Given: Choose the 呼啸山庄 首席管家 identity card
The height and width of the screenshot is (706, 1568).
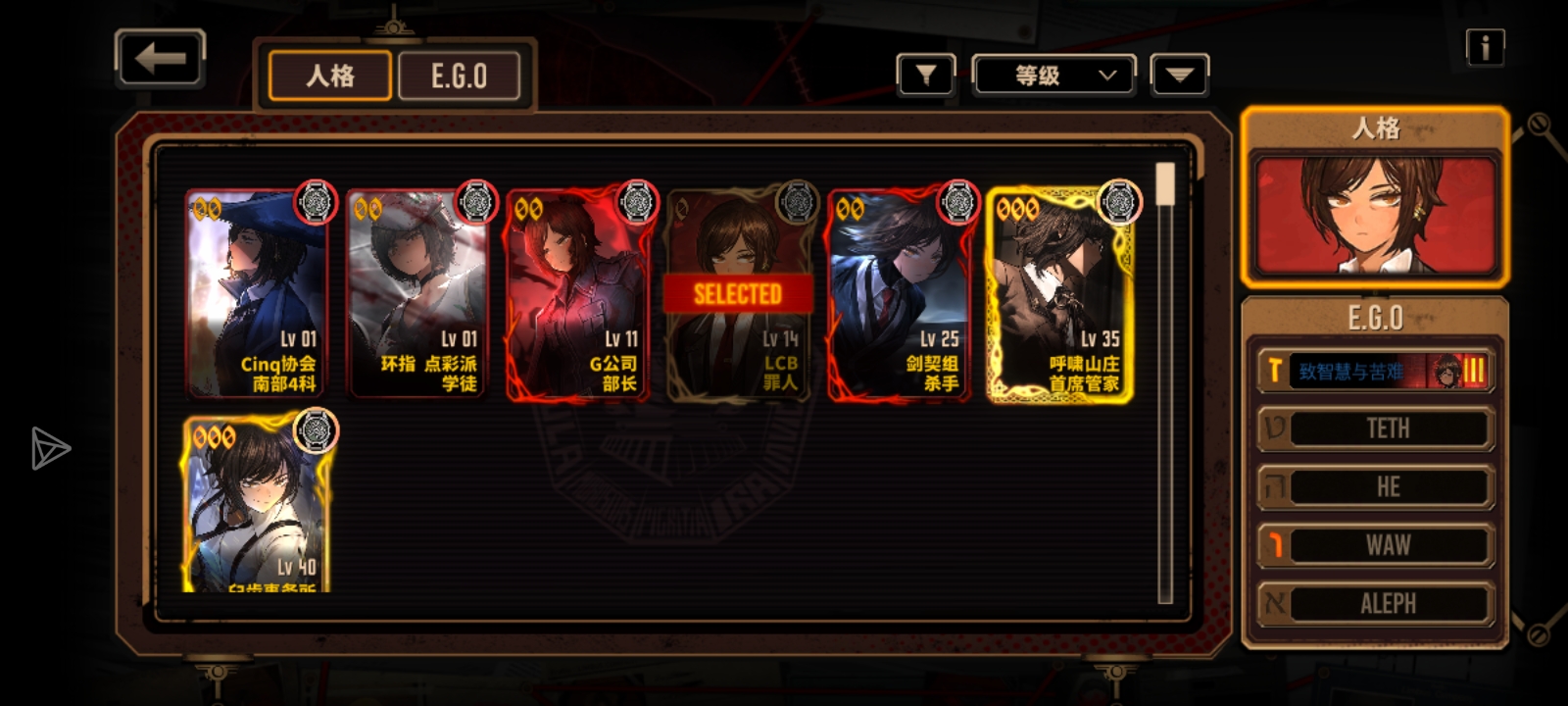Looking at the screenshot, I should (1059, 294).
